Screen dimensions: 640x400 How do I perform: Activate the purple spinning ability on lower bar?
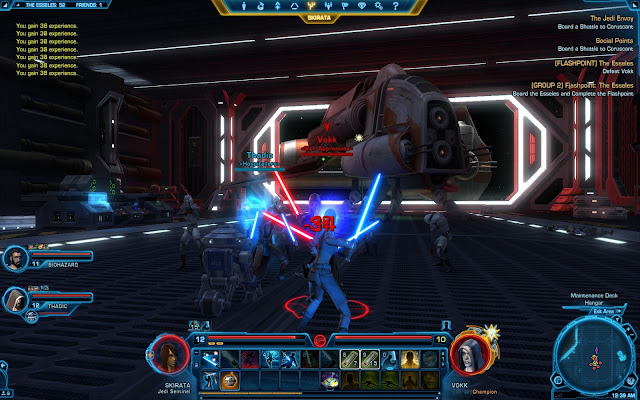pyautogui.click(x=331, y=380)
